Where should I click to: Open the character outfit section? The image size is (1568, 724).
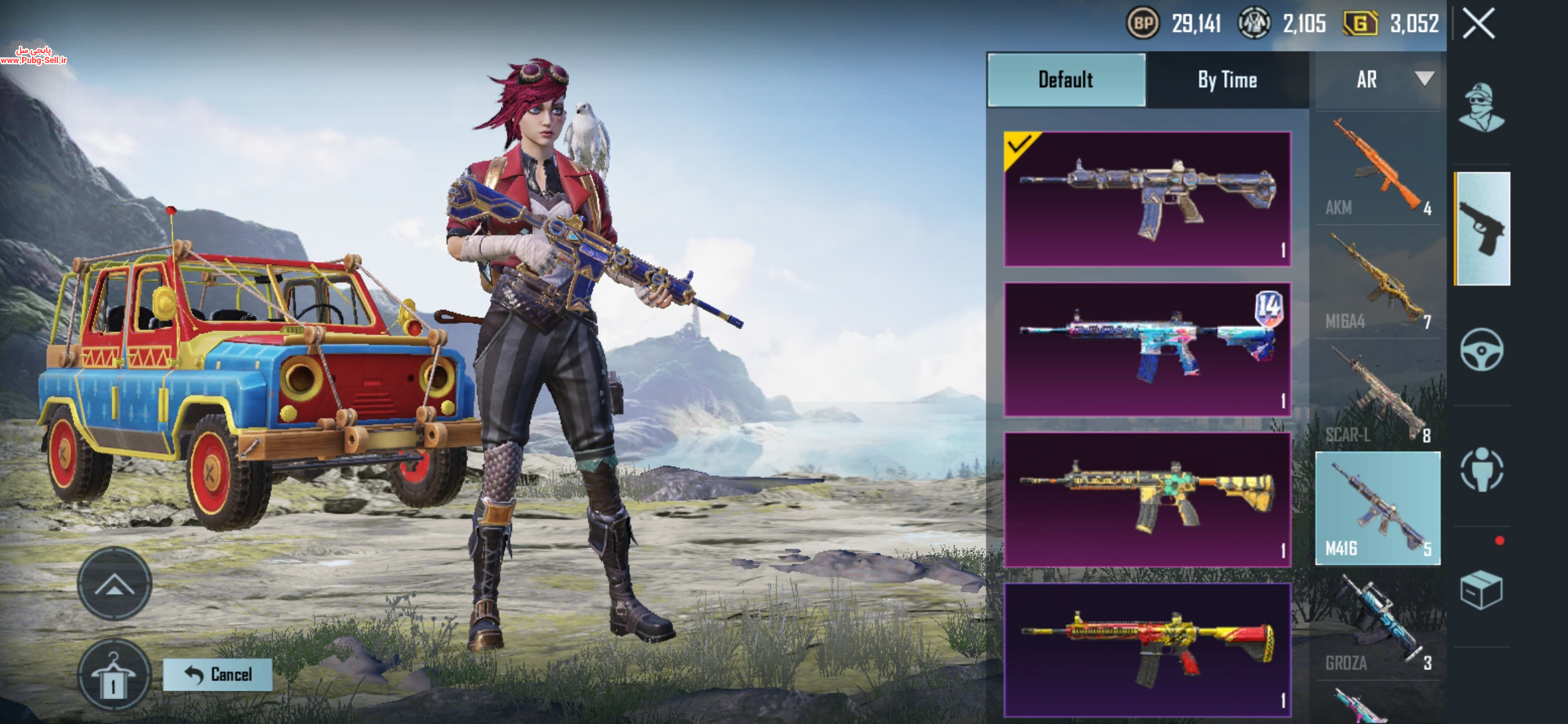tap(1482, 108)
